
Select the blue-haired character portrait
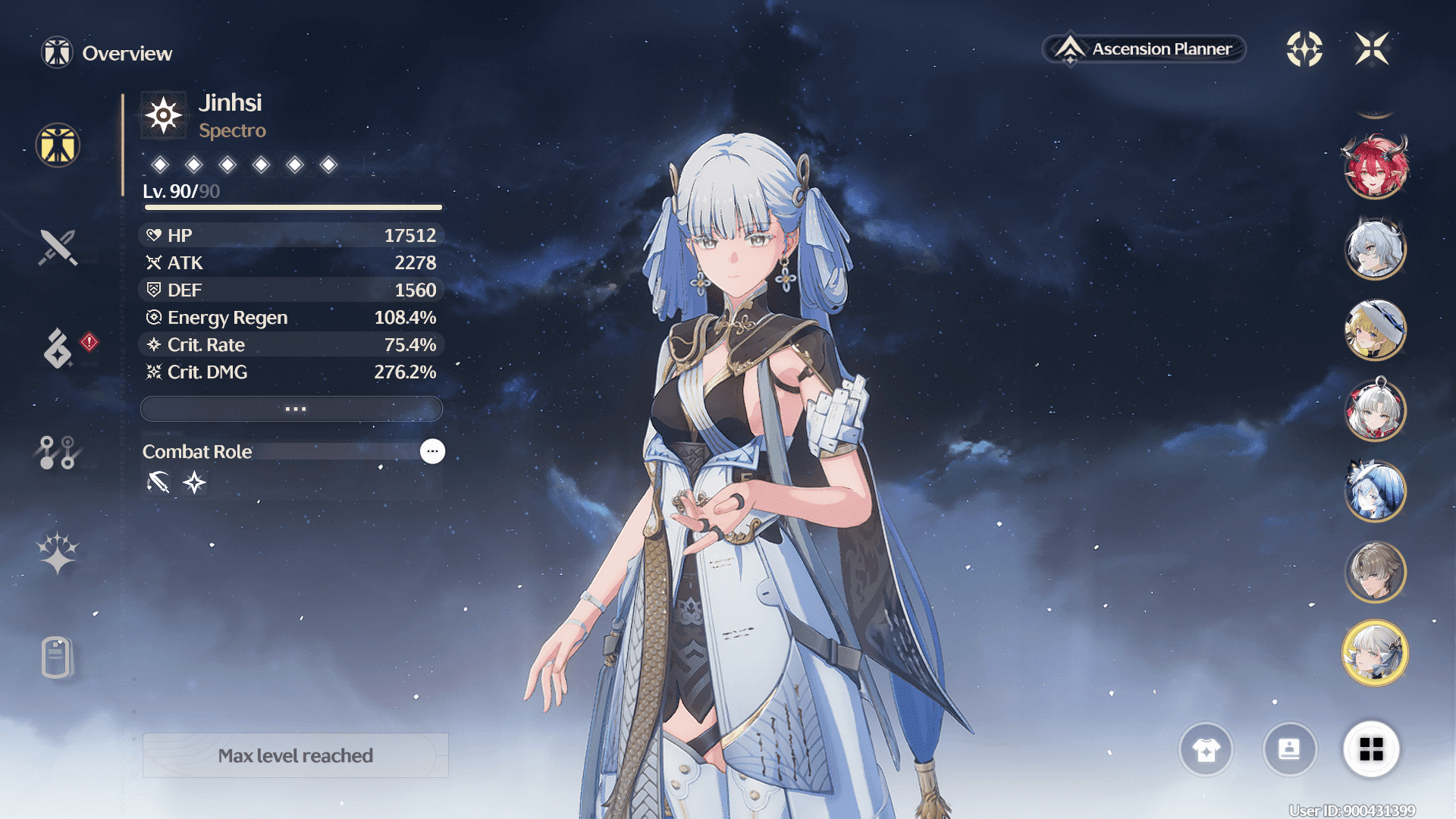coord(1375,491)
